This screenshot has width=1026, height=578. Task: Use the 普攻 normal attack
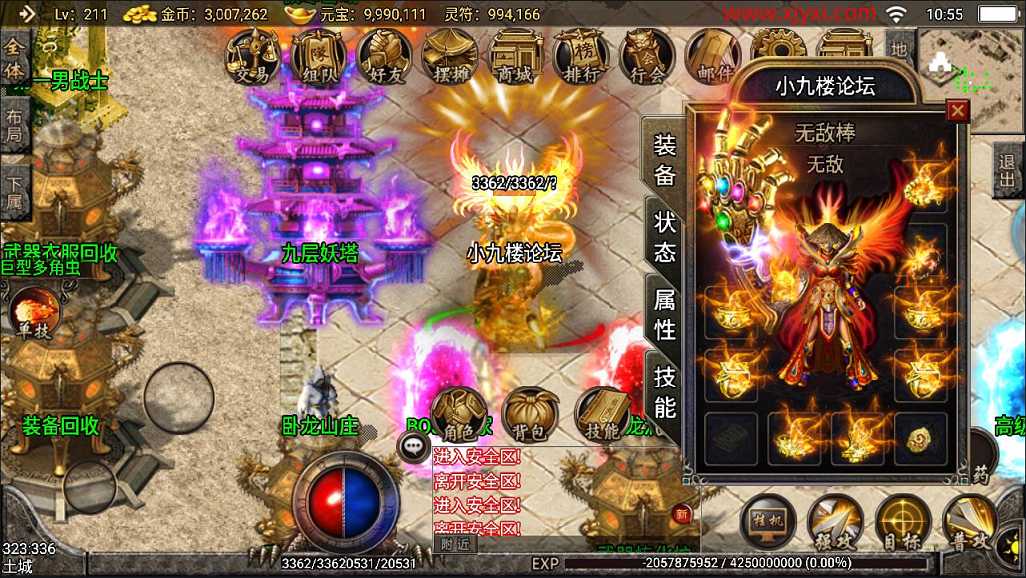tap(970, 522)
